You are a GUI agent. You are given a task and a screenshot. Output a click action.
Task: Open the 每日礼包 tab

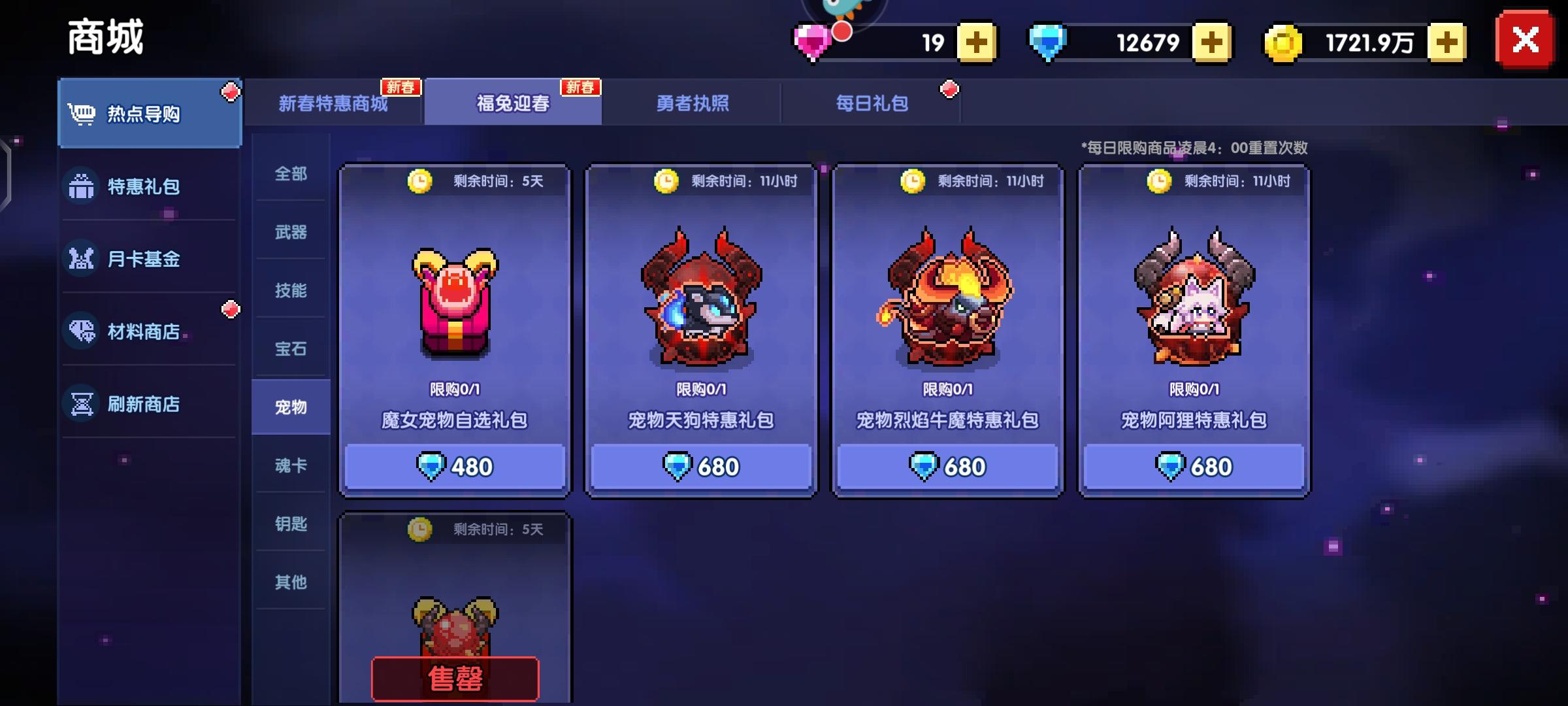coord(871,103)
